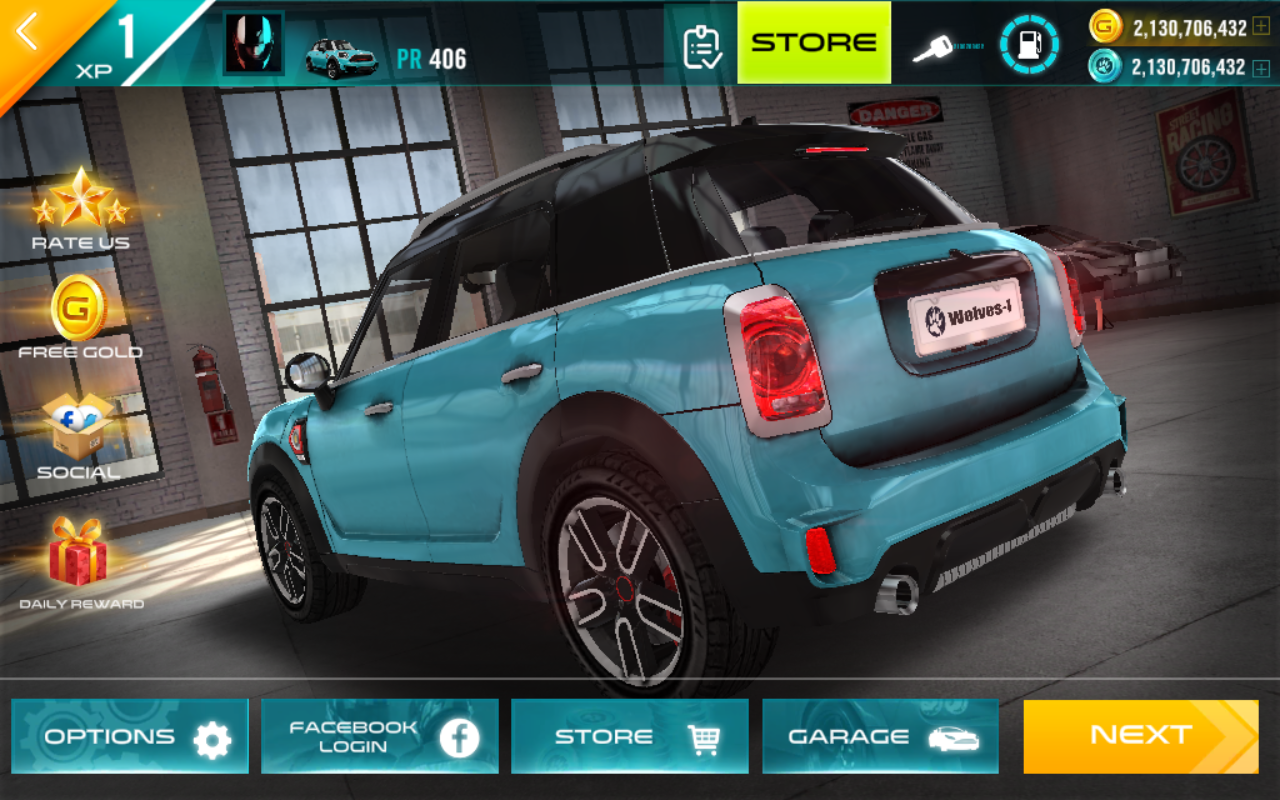
Task: Go back with the orange arrow
Action: (28, 33)
